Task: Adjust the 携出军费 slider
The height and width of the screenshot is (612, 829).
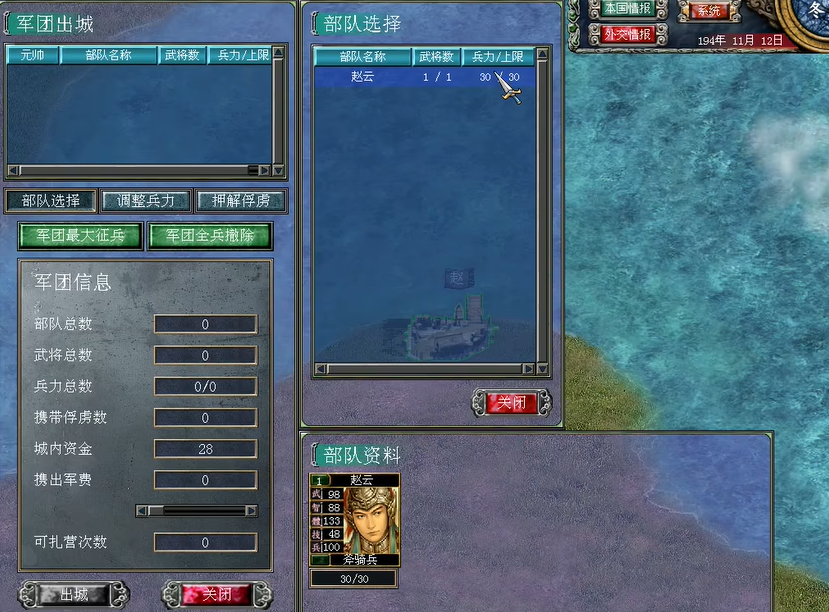Action: [196, 510]
